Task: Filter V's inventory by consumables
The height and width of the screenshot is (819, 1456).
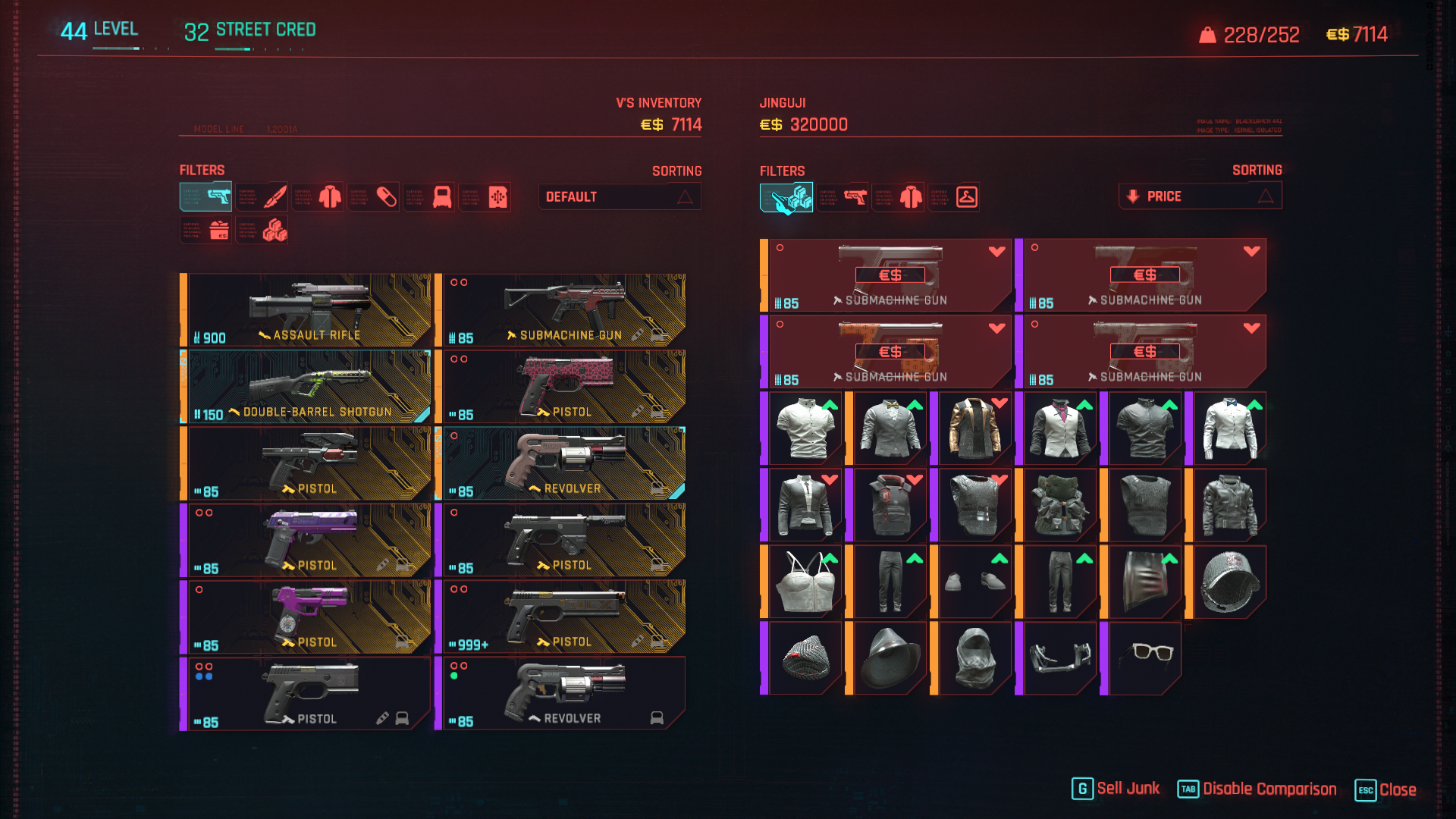Action: 374,197
